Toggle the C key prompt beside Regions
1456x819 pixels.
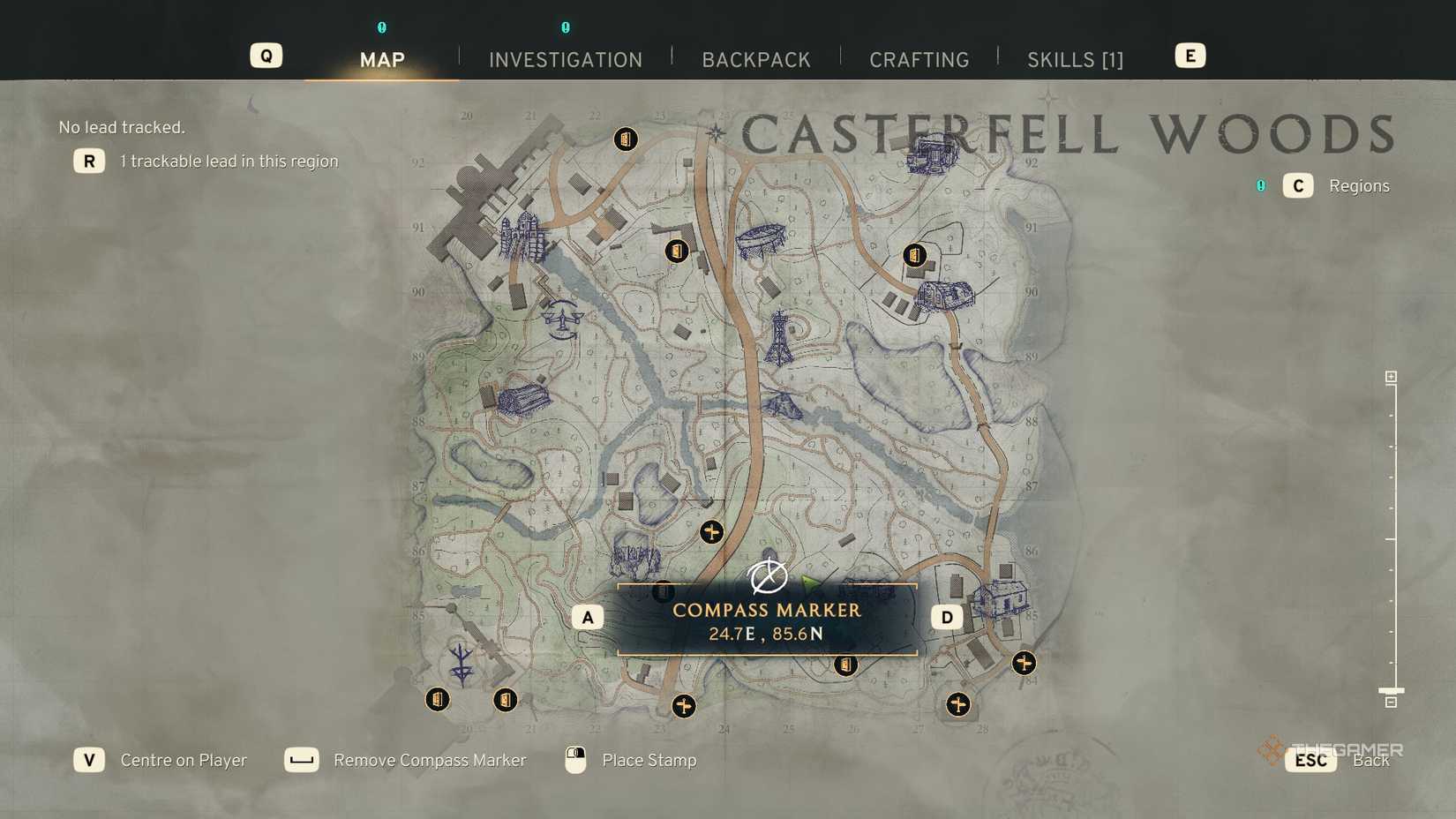pyautogui.click(x=1297, y=185)
